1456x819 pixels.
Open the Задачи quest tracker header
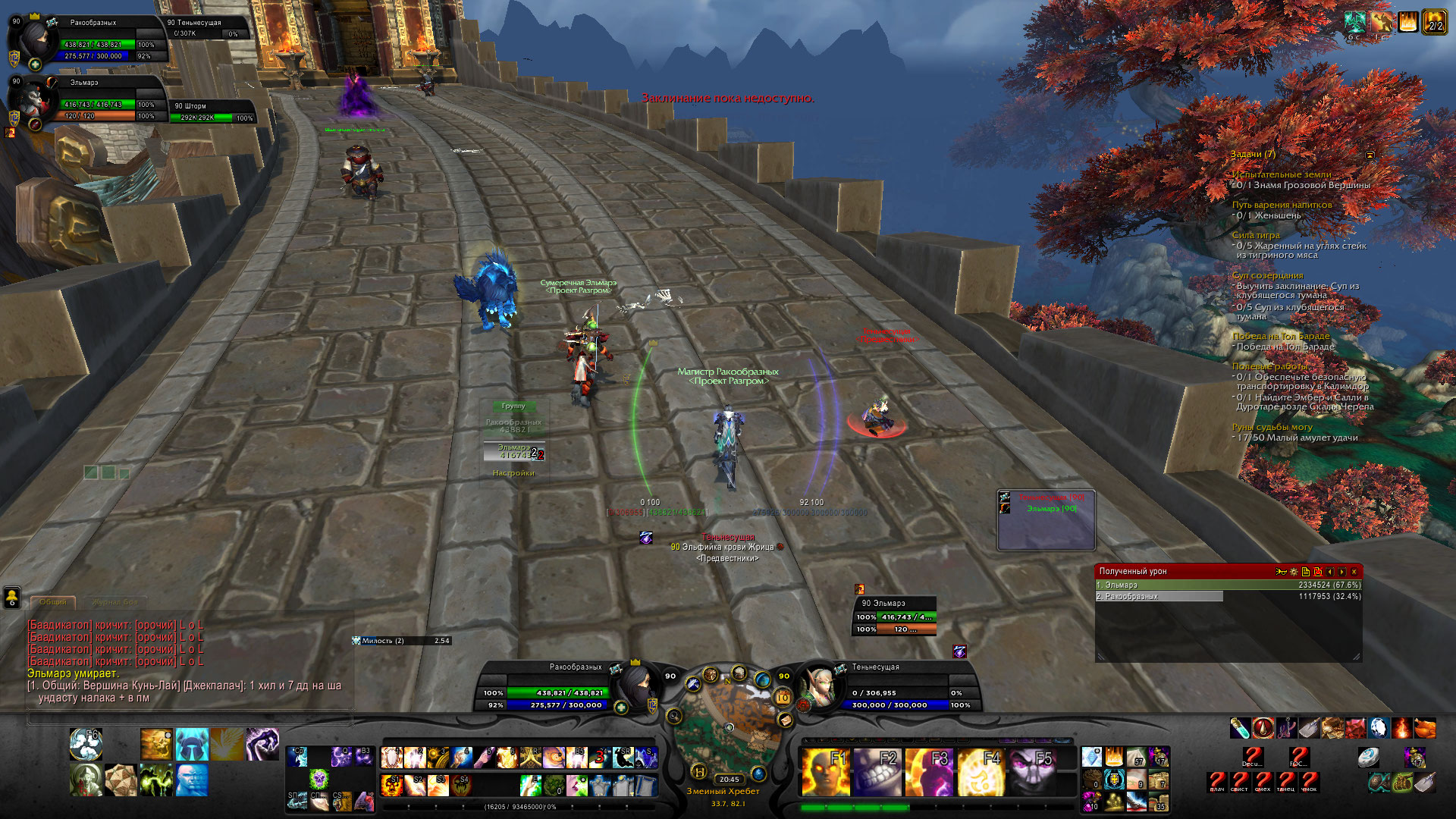point(1253,154)
